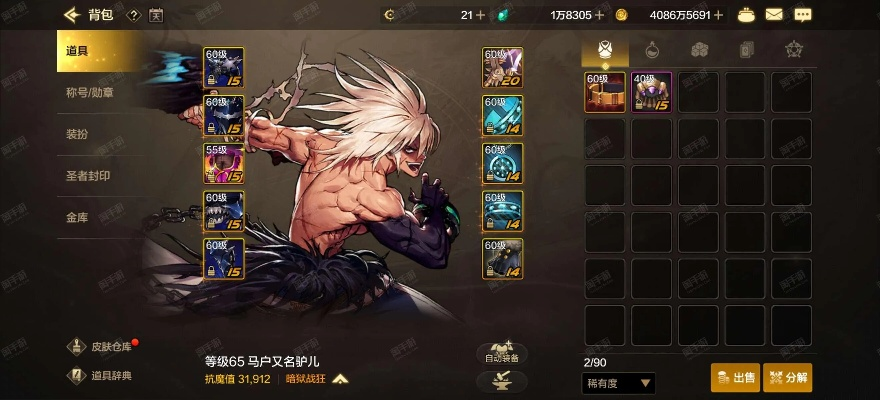The image size is (880, 400).
Task: Switch to the cards tab
Action: (745, 49)
